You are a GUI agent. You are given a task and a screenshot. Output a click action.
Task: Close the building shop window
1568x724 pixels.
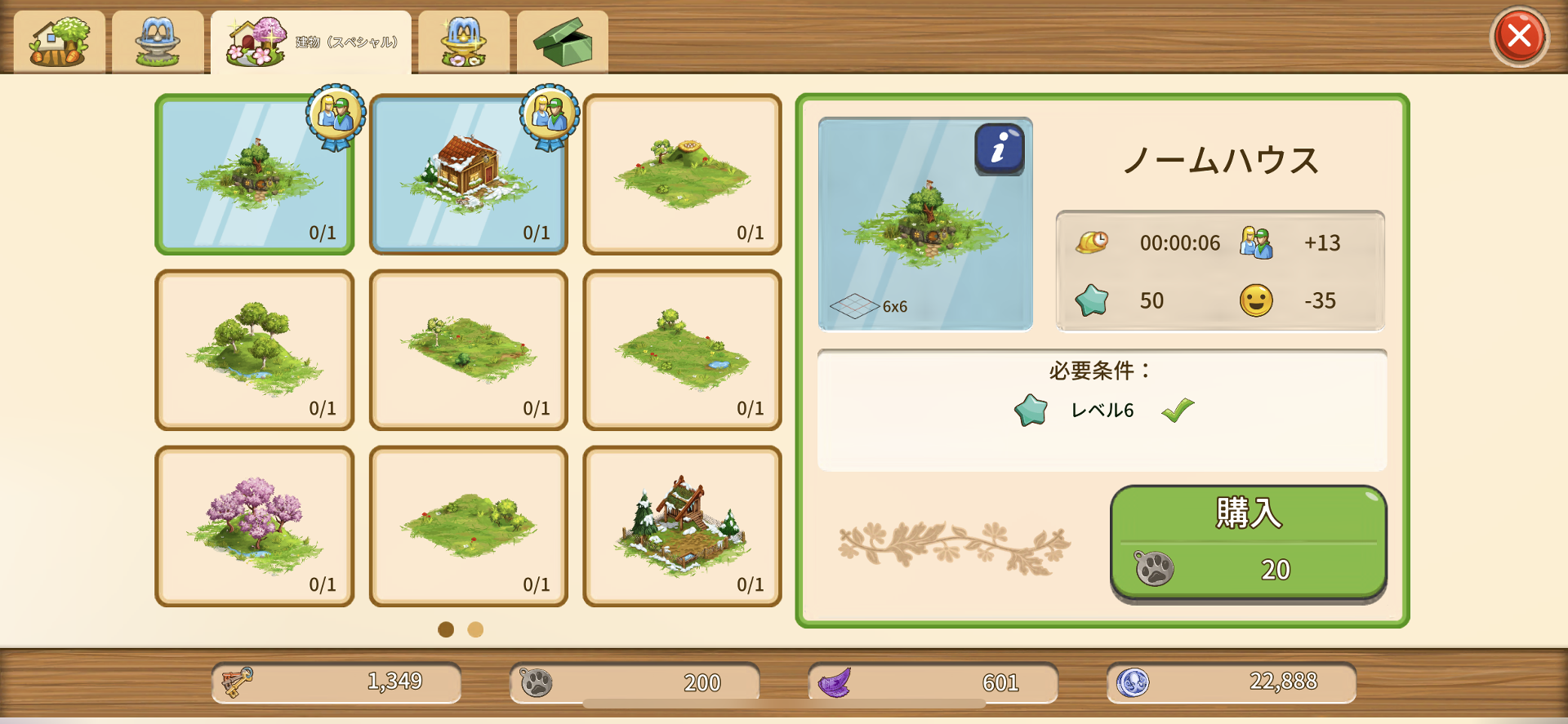pos(1519,34)
